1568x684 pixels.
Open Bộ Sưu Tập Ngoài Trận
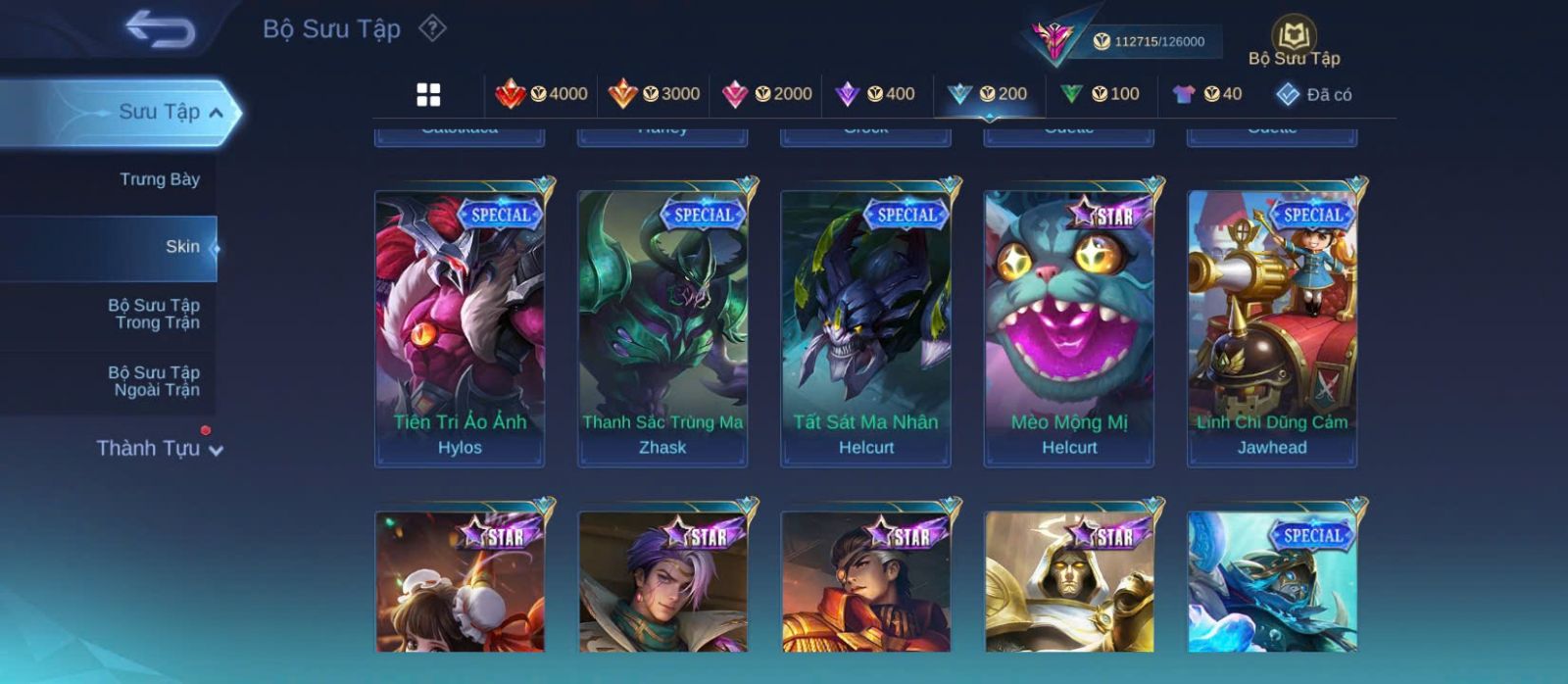(x=154, y=381)
